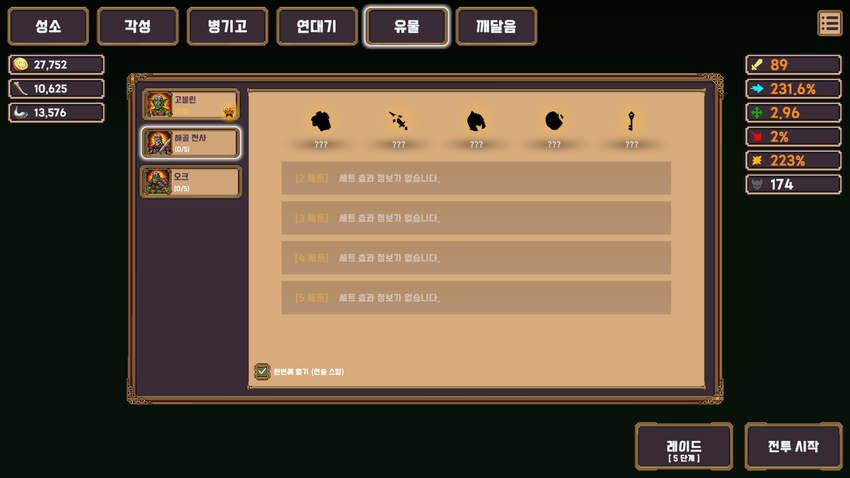The height and width of the screenshot is (478, 850).
Task: Select the 연대기 tab
Action: tap(317, 27)
